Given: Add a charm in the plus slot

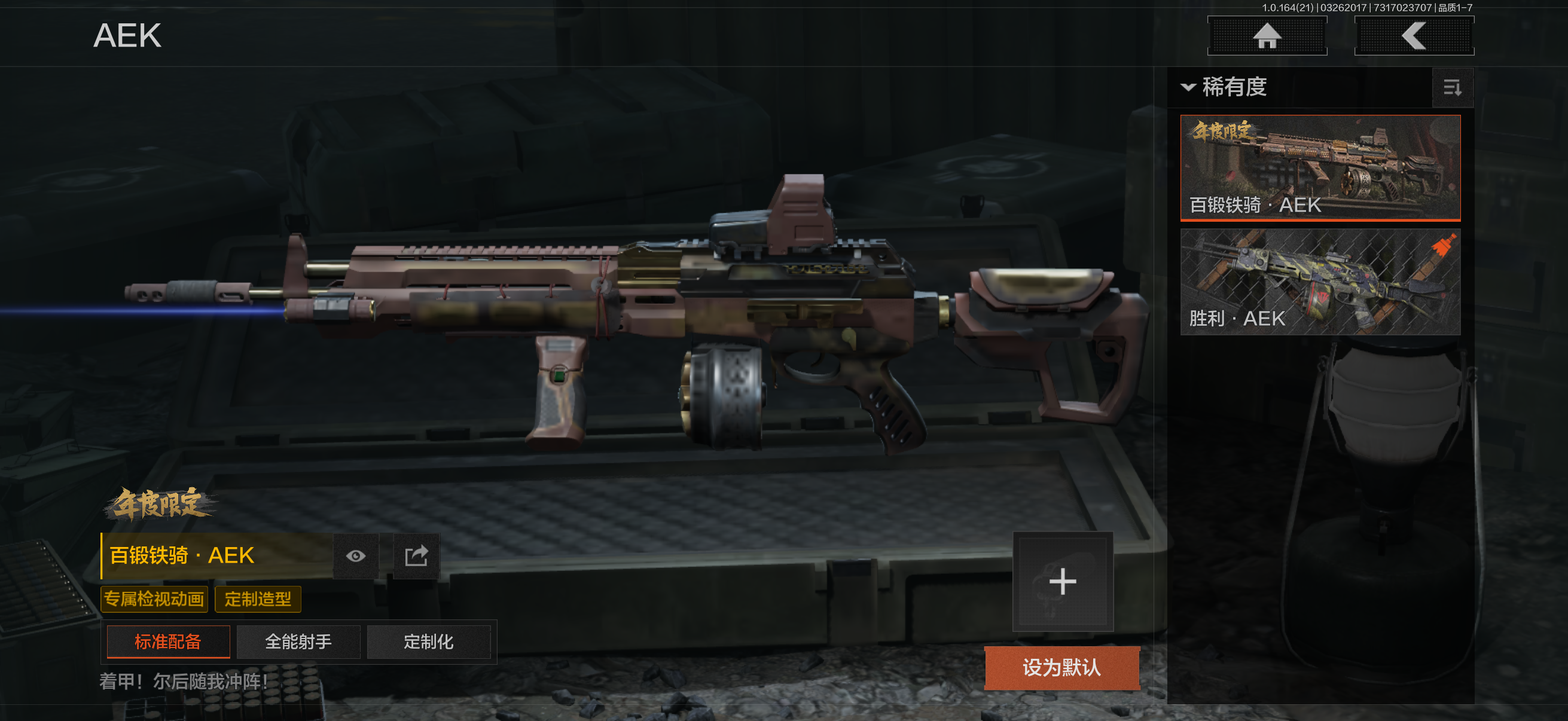Looking at the screenshot, I should tap(1062, 582).
